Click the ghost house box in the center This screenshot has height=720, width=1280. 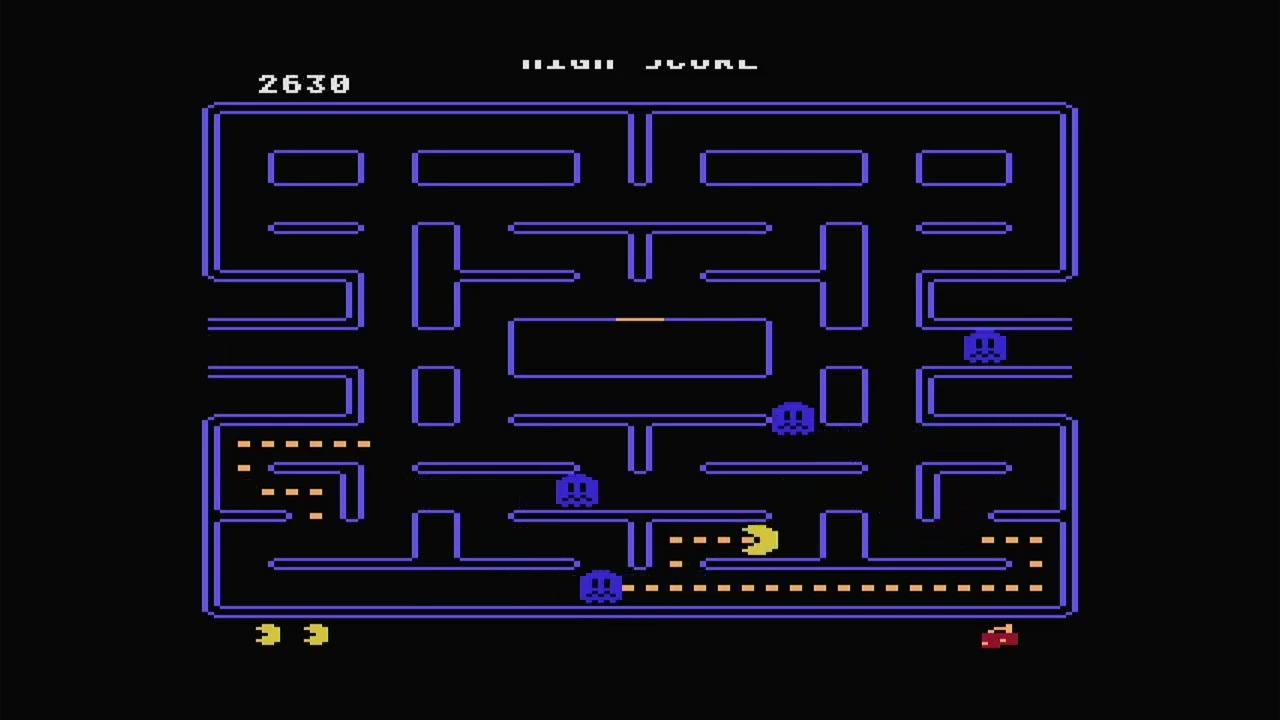(x=640, y=348)
